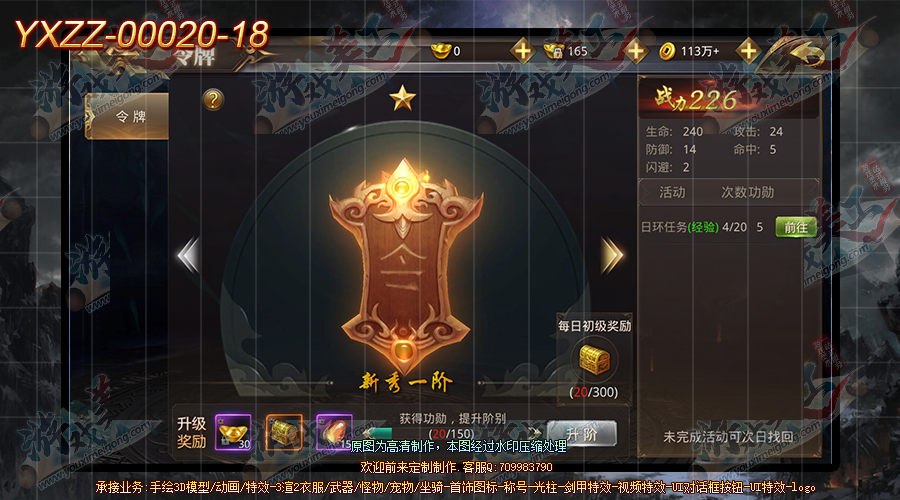
Task: Show the next token with right arrow
Action: [612, 255]
